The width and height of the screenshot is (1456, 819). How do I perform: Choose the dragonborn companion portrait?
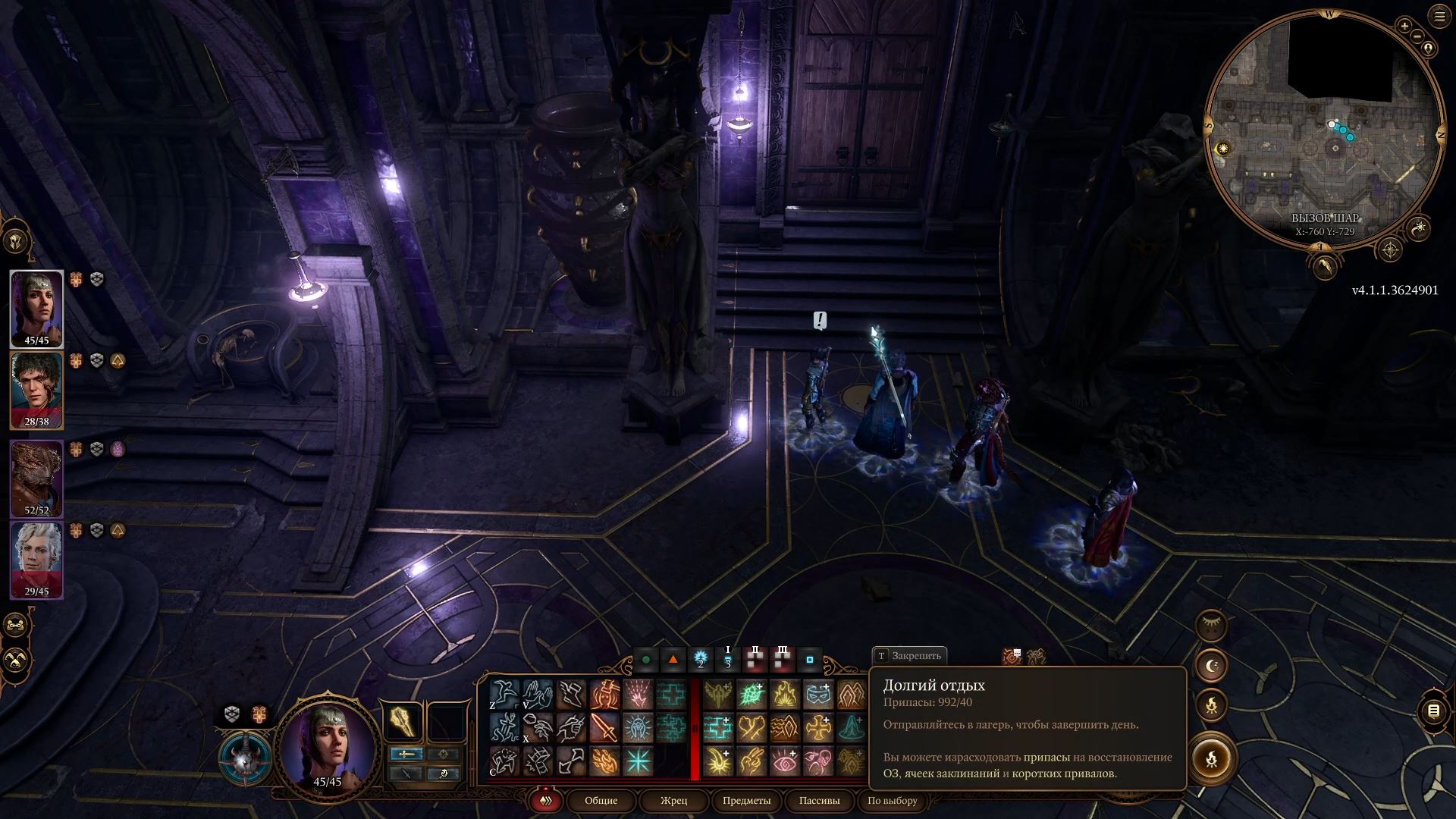36,478
